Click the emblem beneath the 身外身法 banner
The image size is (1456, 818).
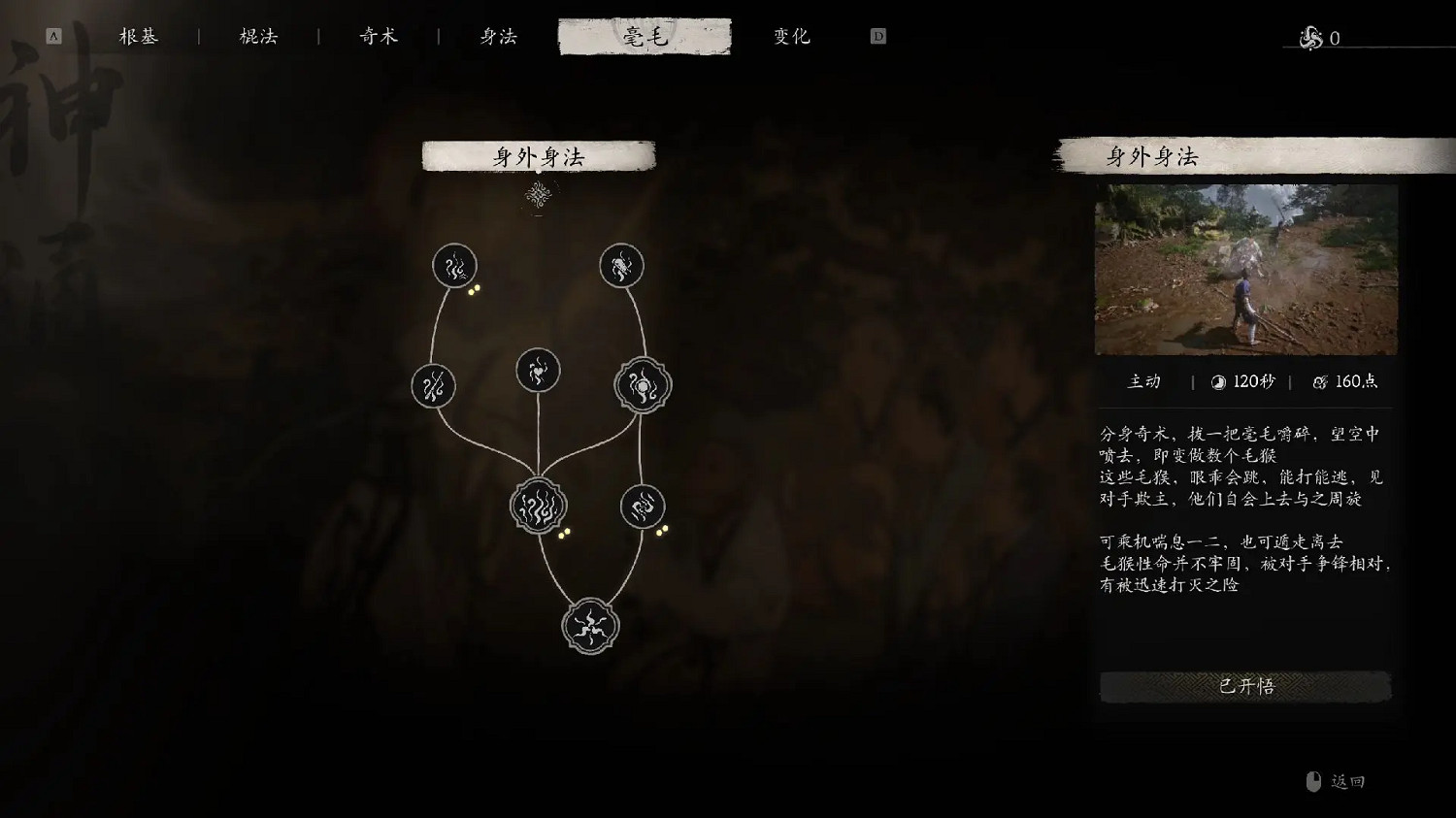click(x=539, y=195)
